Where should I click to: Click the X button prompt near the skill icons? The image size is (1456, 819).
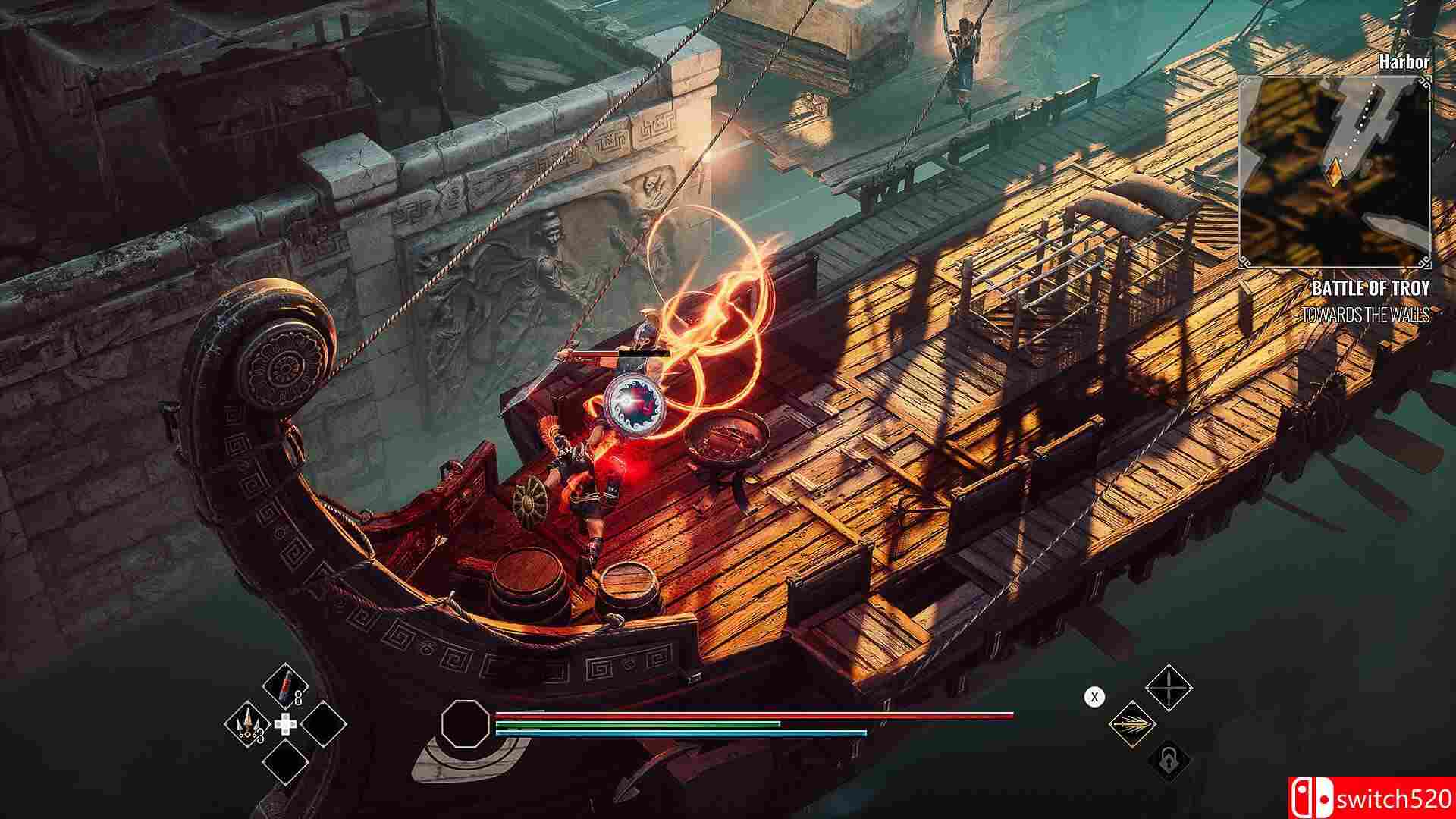(1094, 697)
